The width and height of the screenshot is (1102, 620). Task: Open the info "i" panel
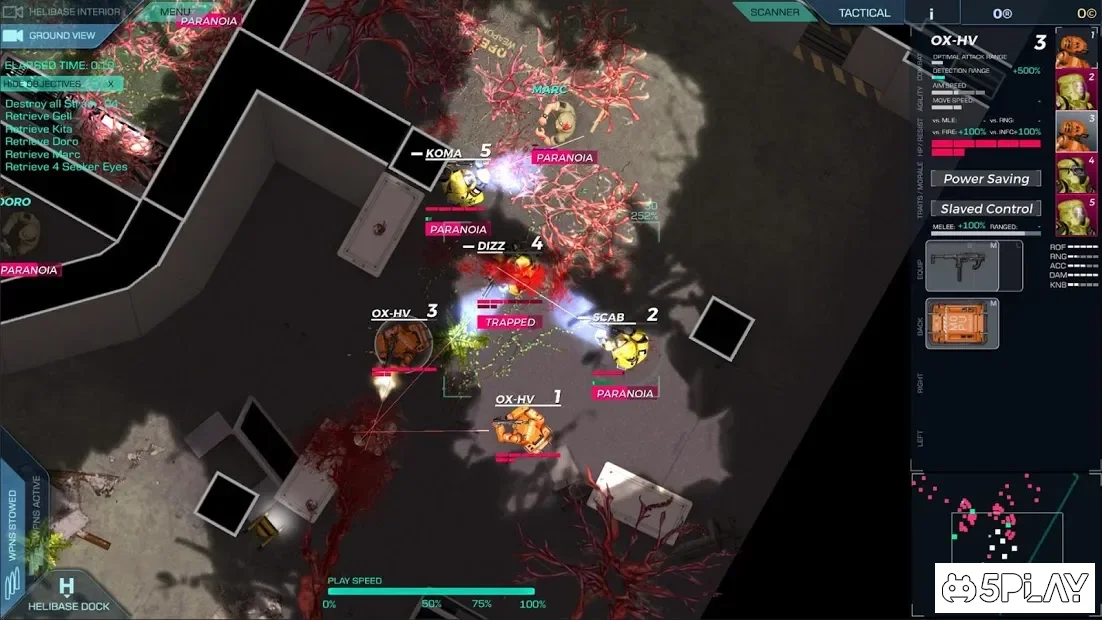931,13
